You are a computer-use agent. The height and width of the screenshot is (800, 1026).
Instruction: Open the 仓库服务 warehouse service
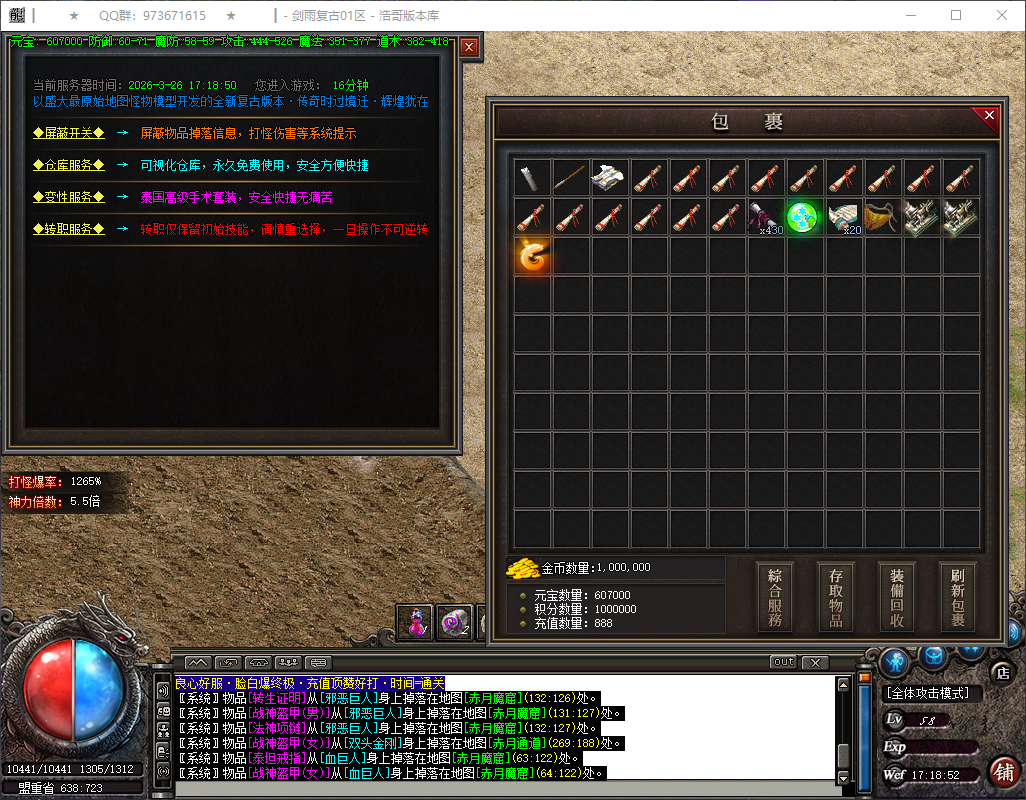pyautogui.click(x=68, y=165)
